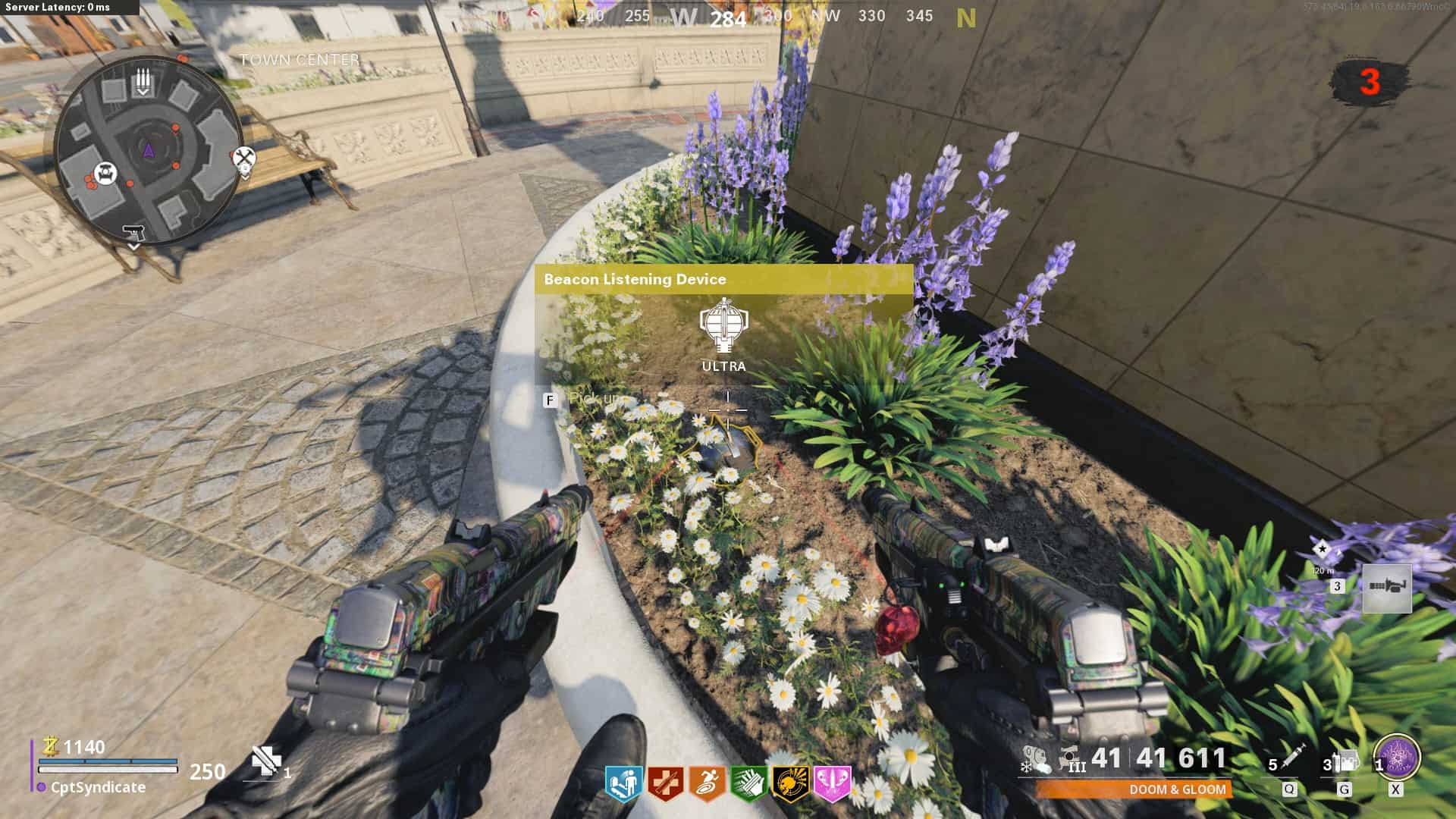Click the pistol wall-buy marker on minimap

point(133,231)
